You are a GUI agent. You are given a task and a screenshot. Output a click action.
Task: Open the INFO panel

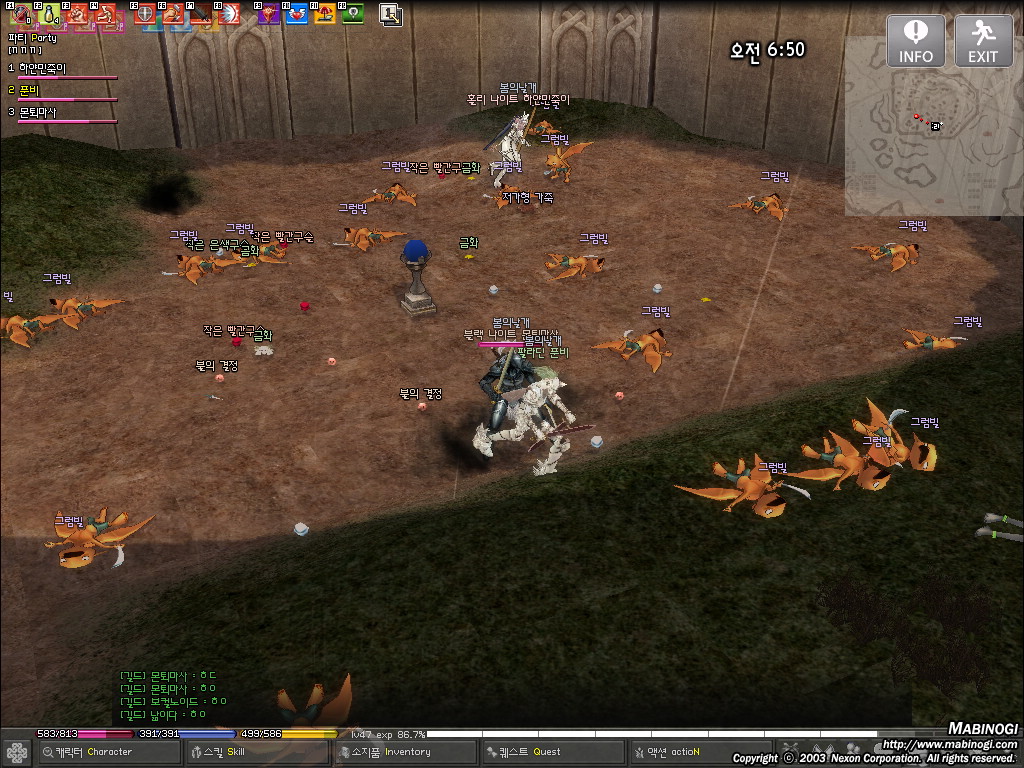pyautogui.click(x=915, y=41)
